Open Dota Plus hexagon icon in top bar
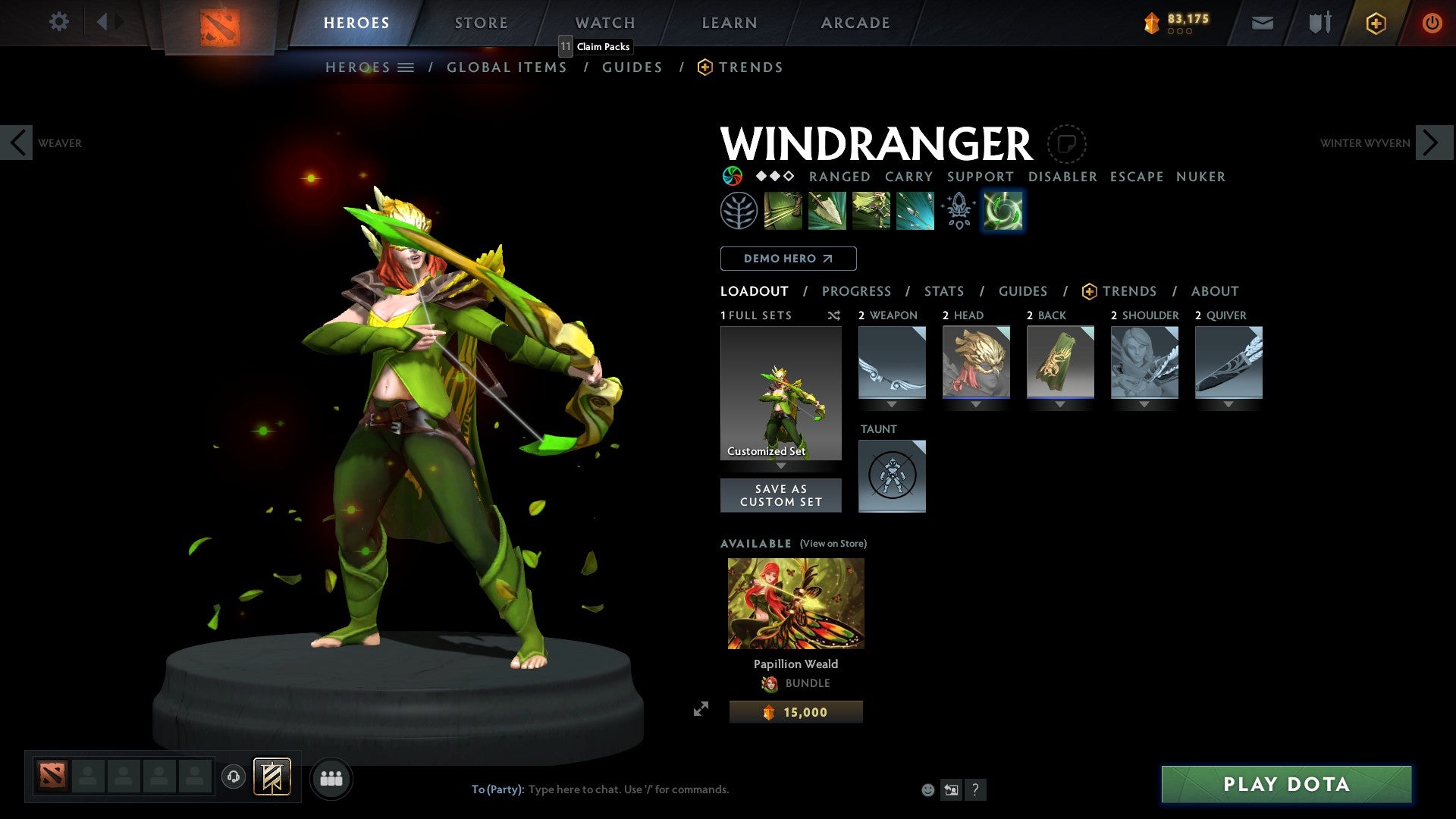Screen dimensions: 1456x819 pos(1375,23)
